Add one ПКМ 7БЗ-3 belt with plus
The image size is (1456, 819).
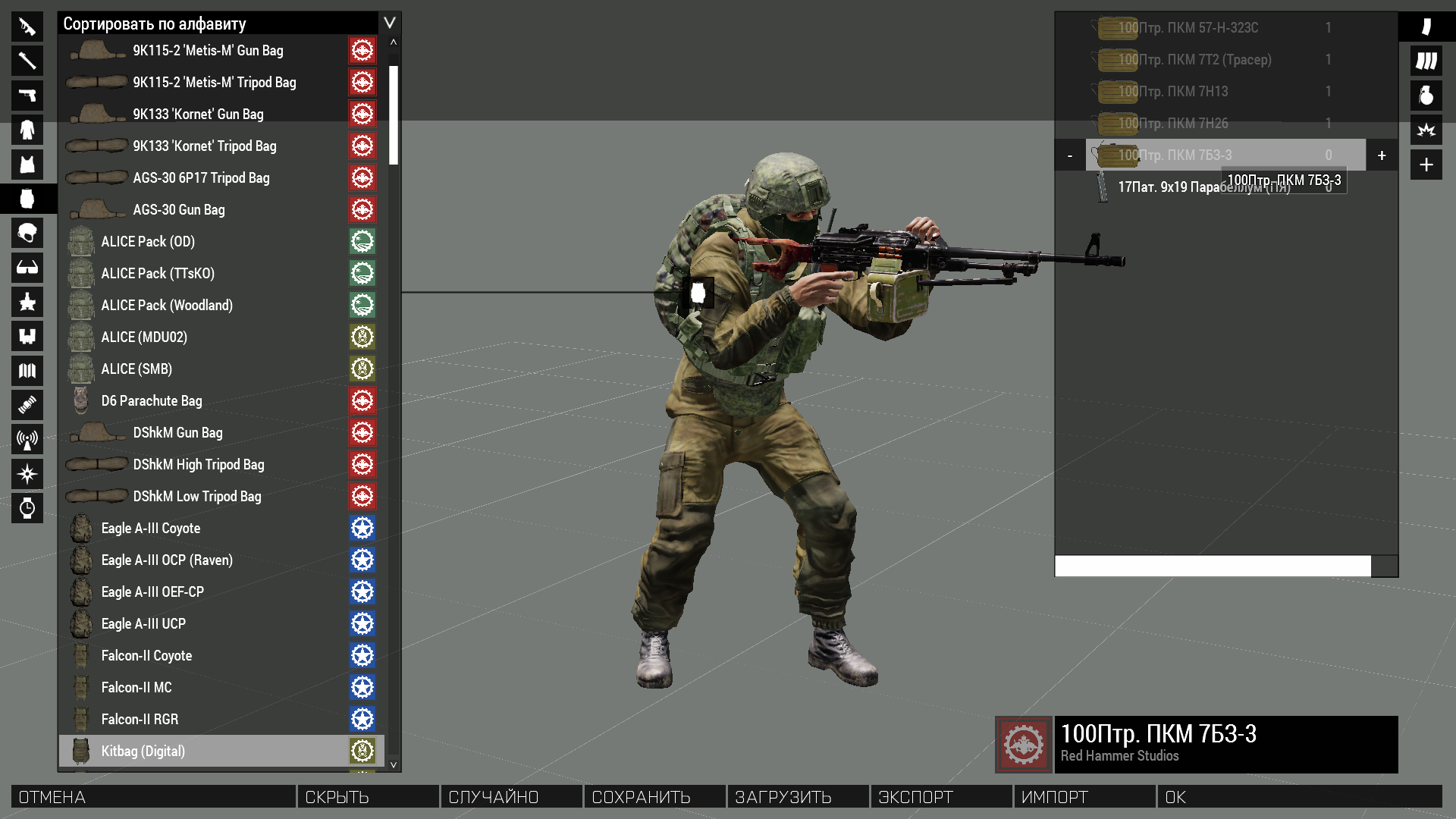pos(1382,155)
